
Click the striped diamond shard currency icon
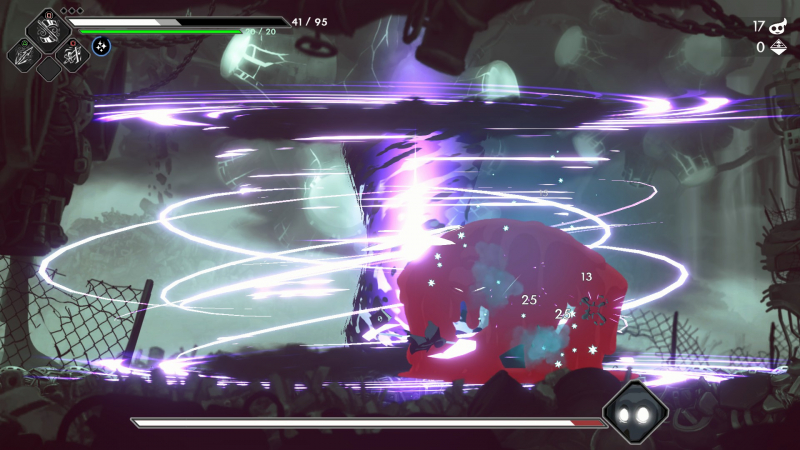coord(779,47)
